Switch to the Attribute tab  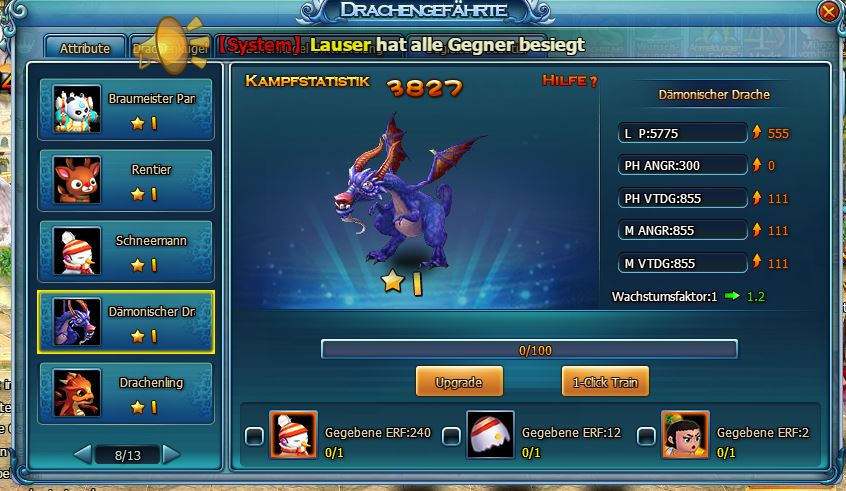pos(85,48)
